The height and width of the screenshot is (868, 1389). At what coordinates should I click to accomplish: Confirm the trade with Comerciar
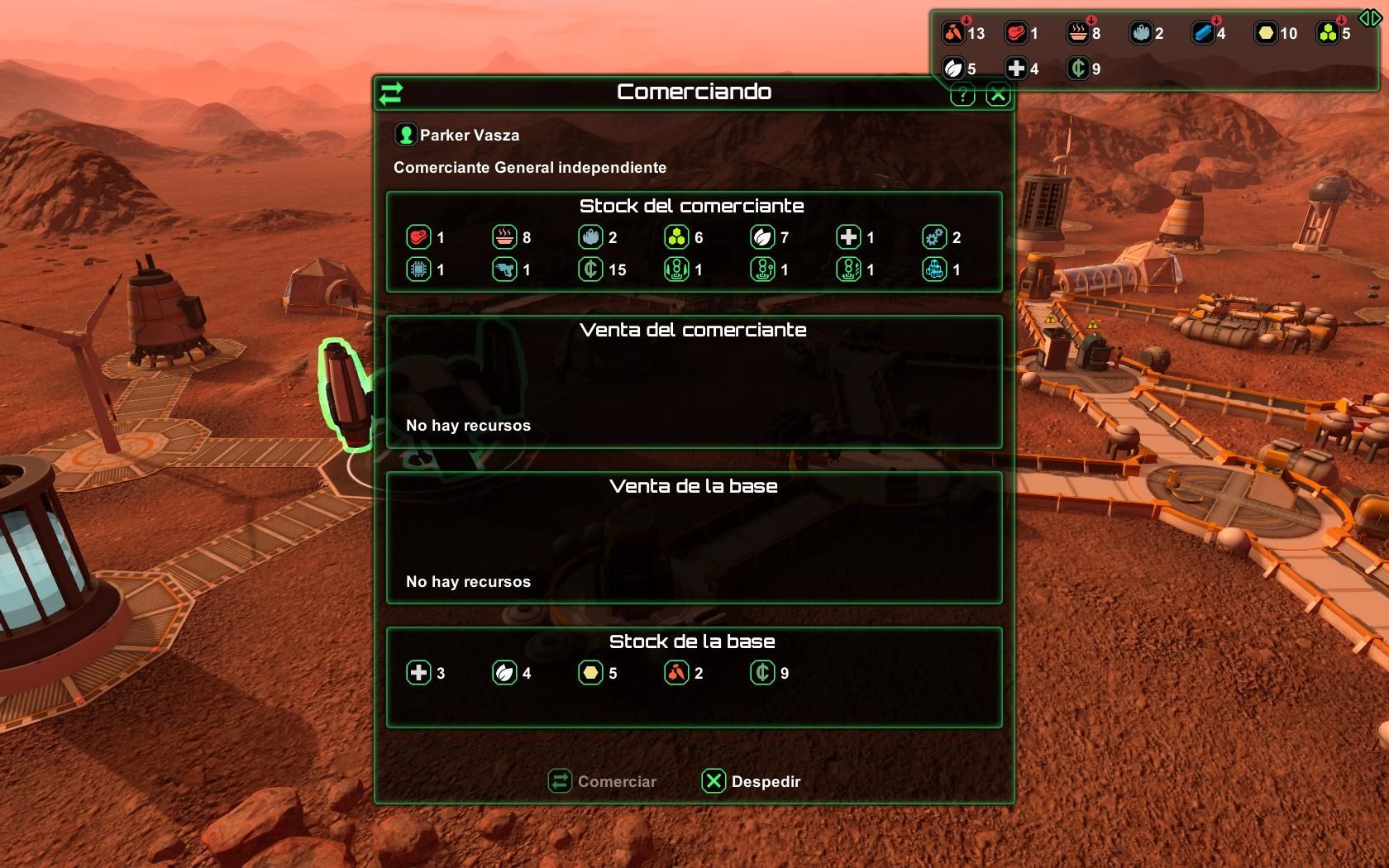pos(603,781)
